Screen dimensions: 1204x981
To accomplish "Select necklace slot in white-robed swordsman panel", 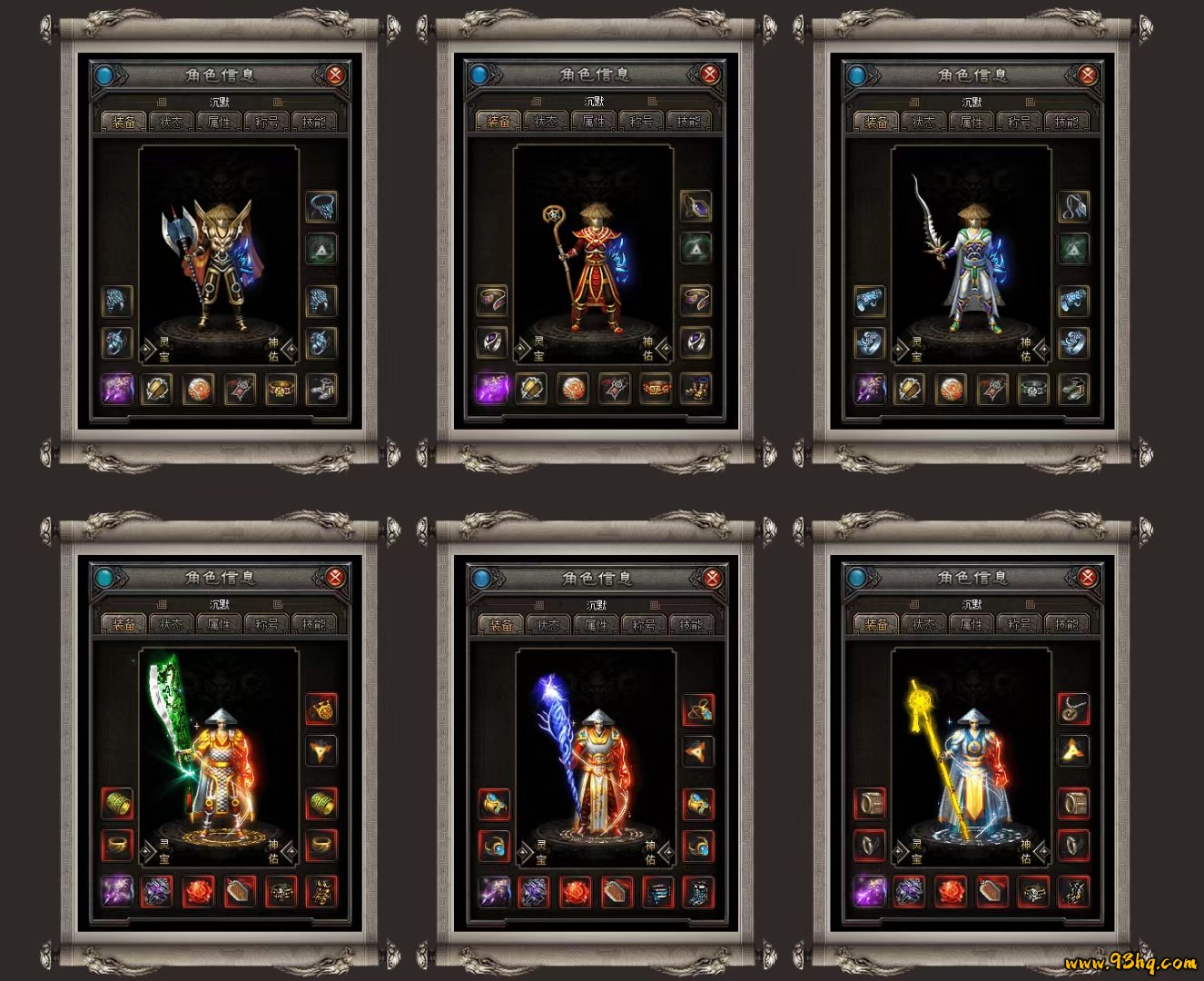I will (x=1073, y=206).
